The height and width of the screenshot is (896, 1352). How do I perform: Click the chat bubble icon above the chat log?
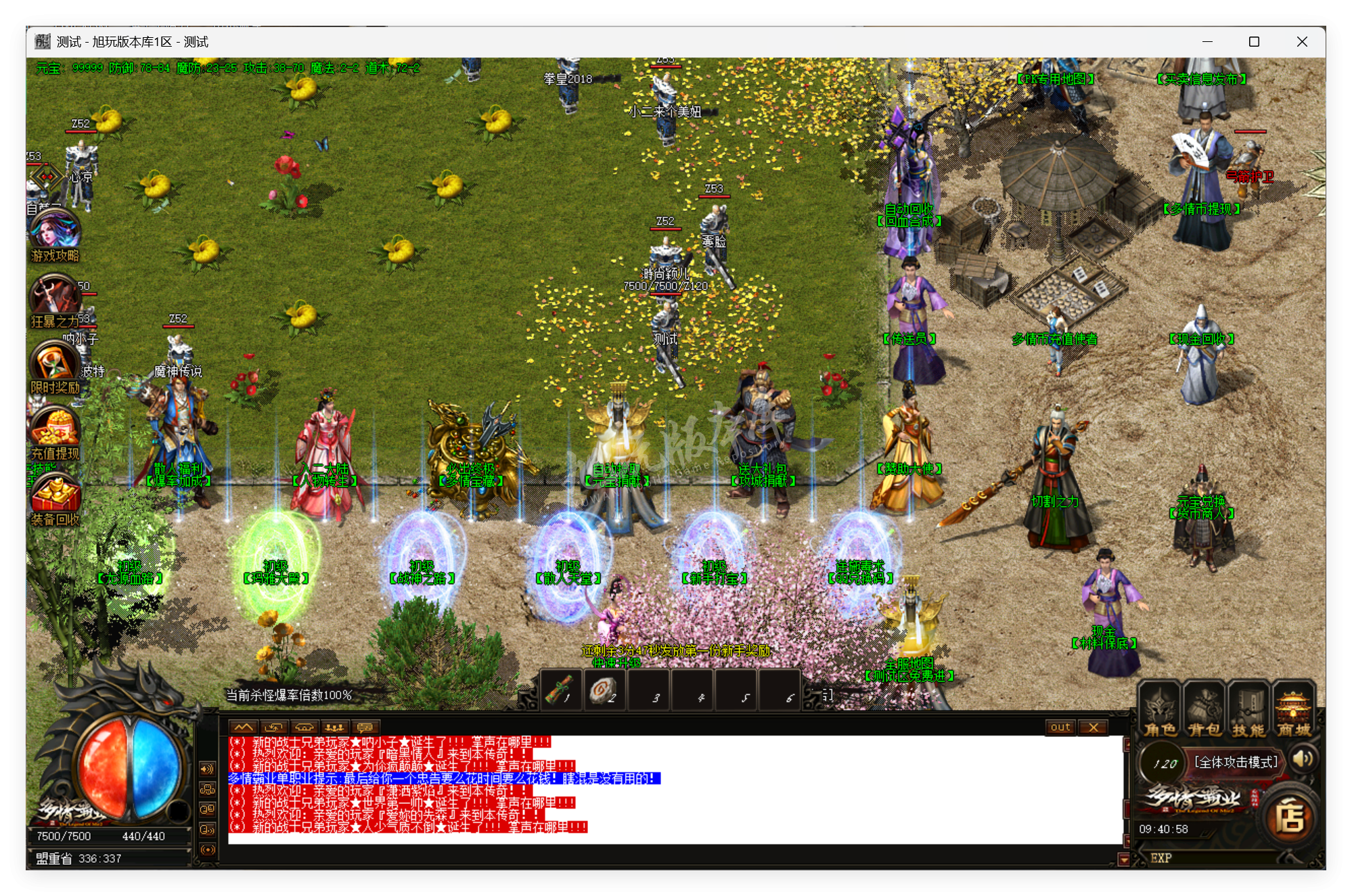(365, 727)
